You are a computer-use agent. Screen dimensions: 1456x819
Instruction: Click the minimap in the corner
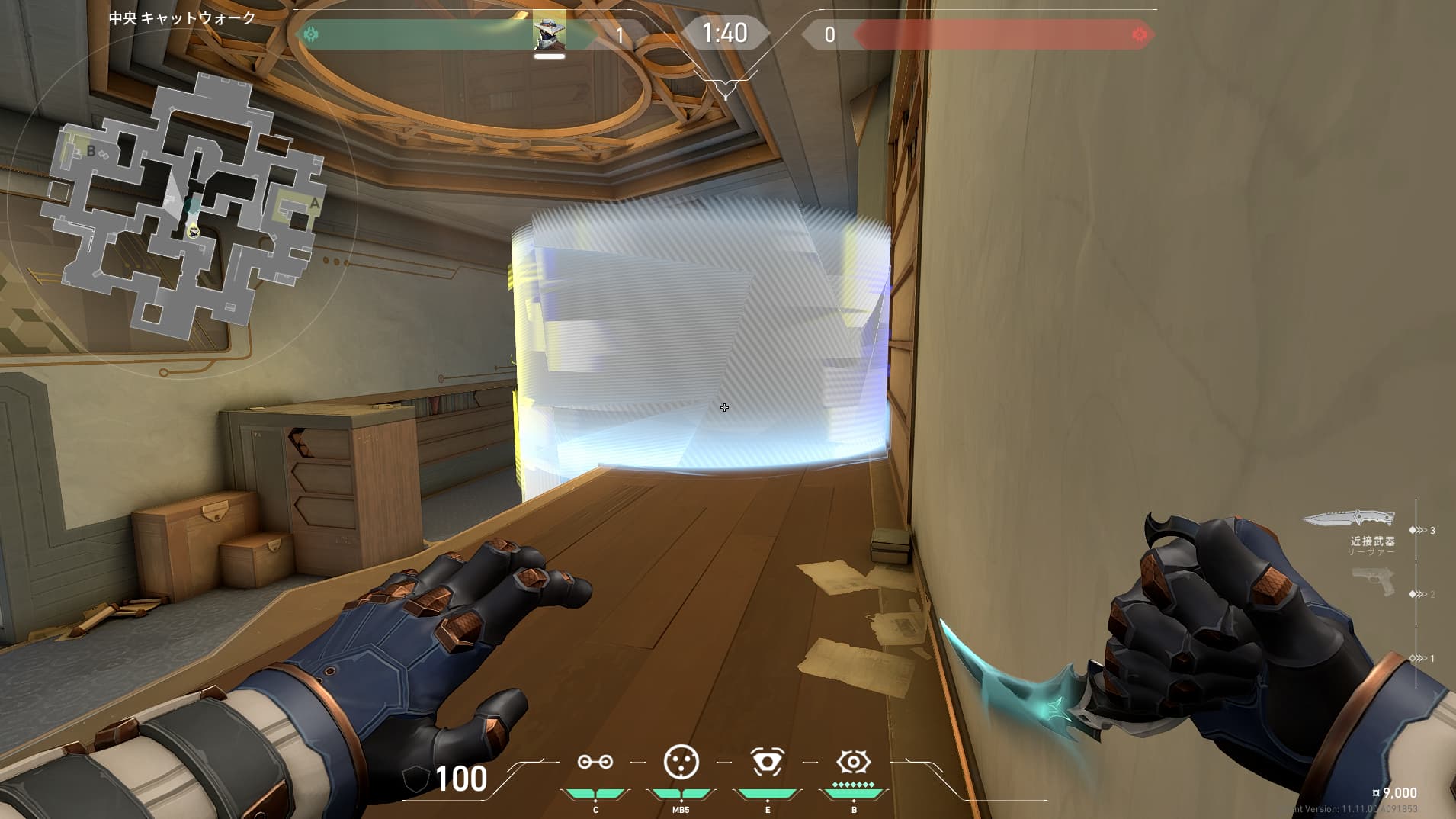(x=183, y=206)
